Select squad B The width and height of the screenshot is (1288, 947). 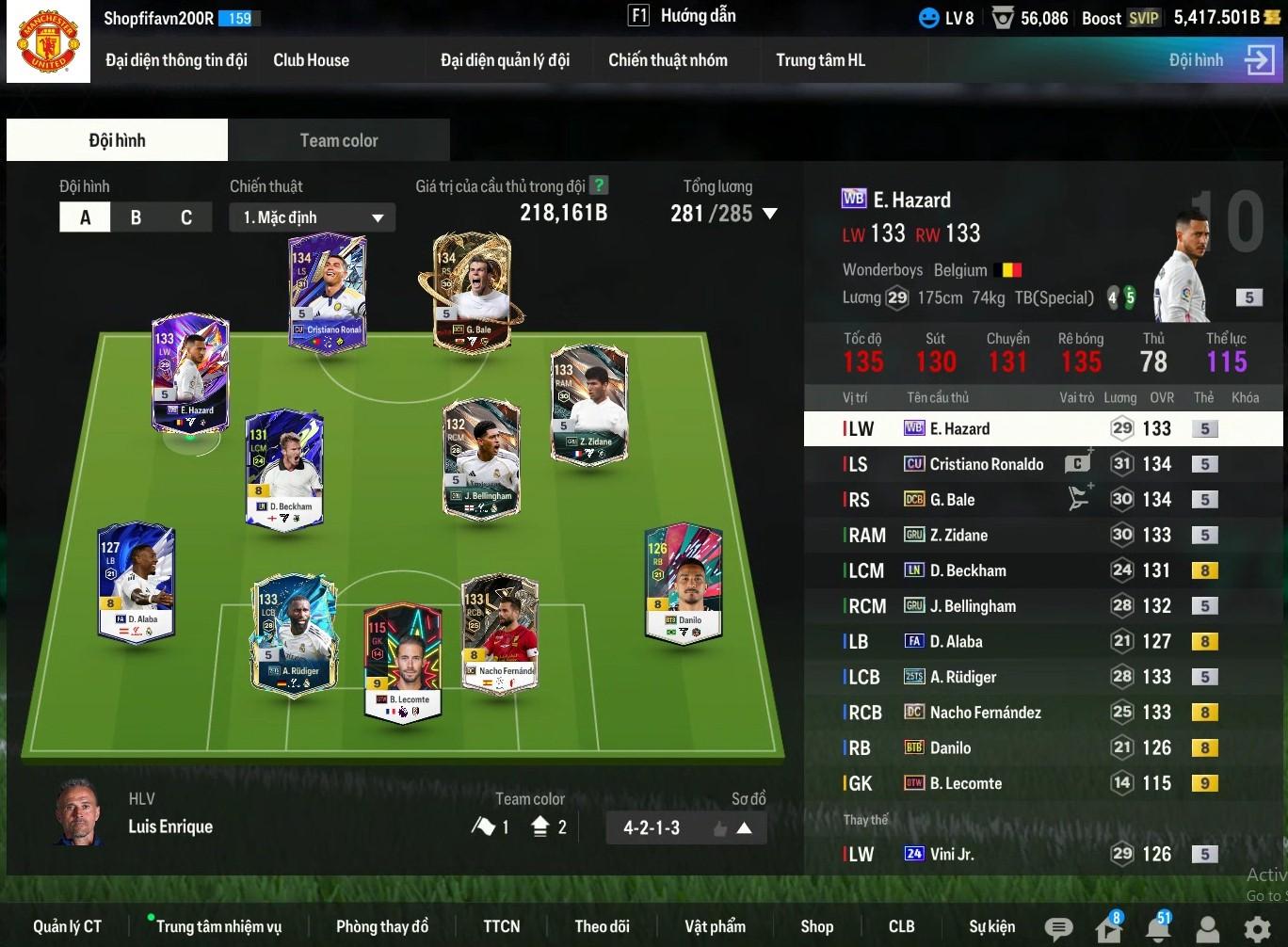[136, 217]
